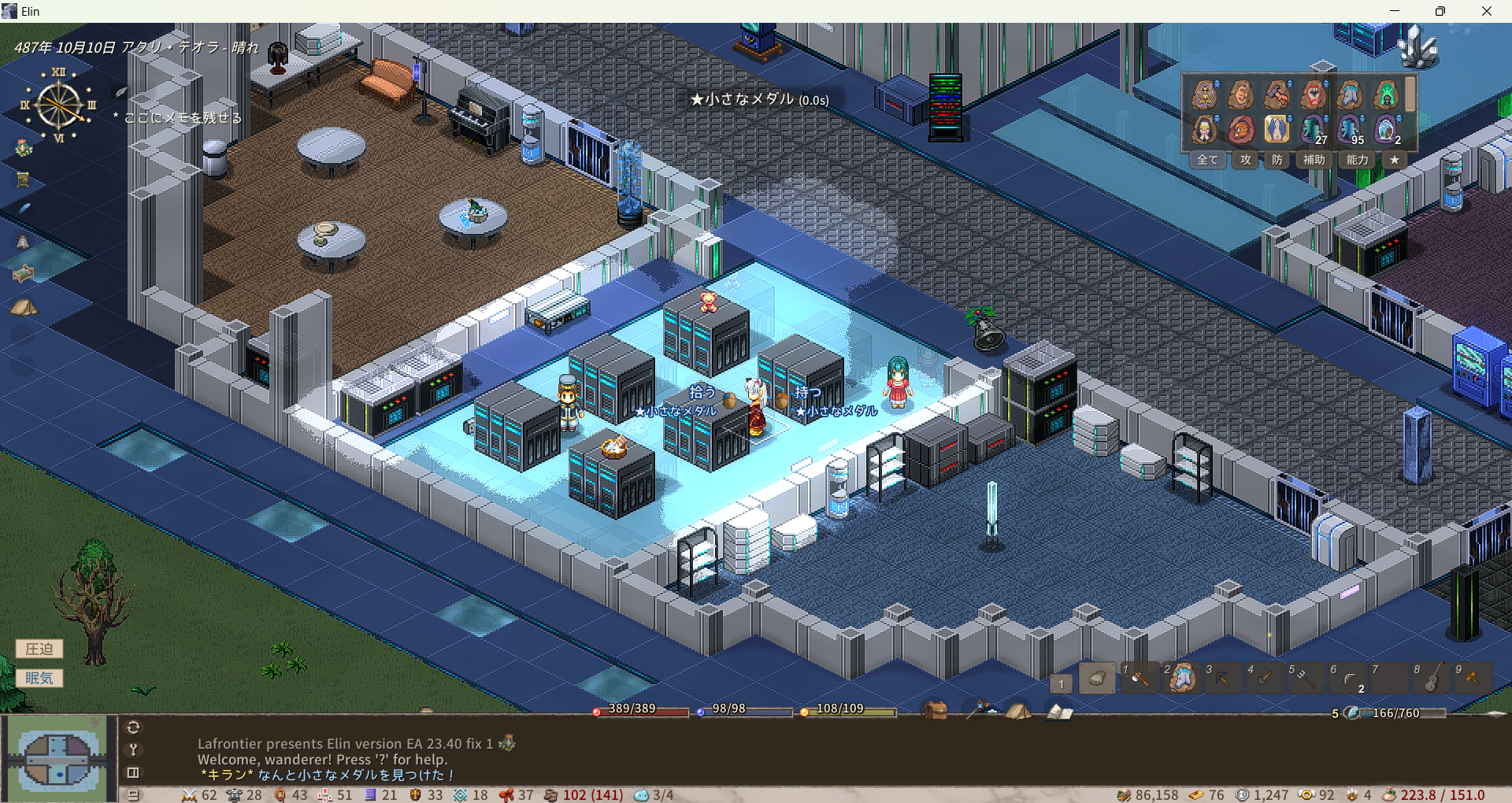1512x803 pixels.
Task: Open the minimap
Action: [58, 759]
